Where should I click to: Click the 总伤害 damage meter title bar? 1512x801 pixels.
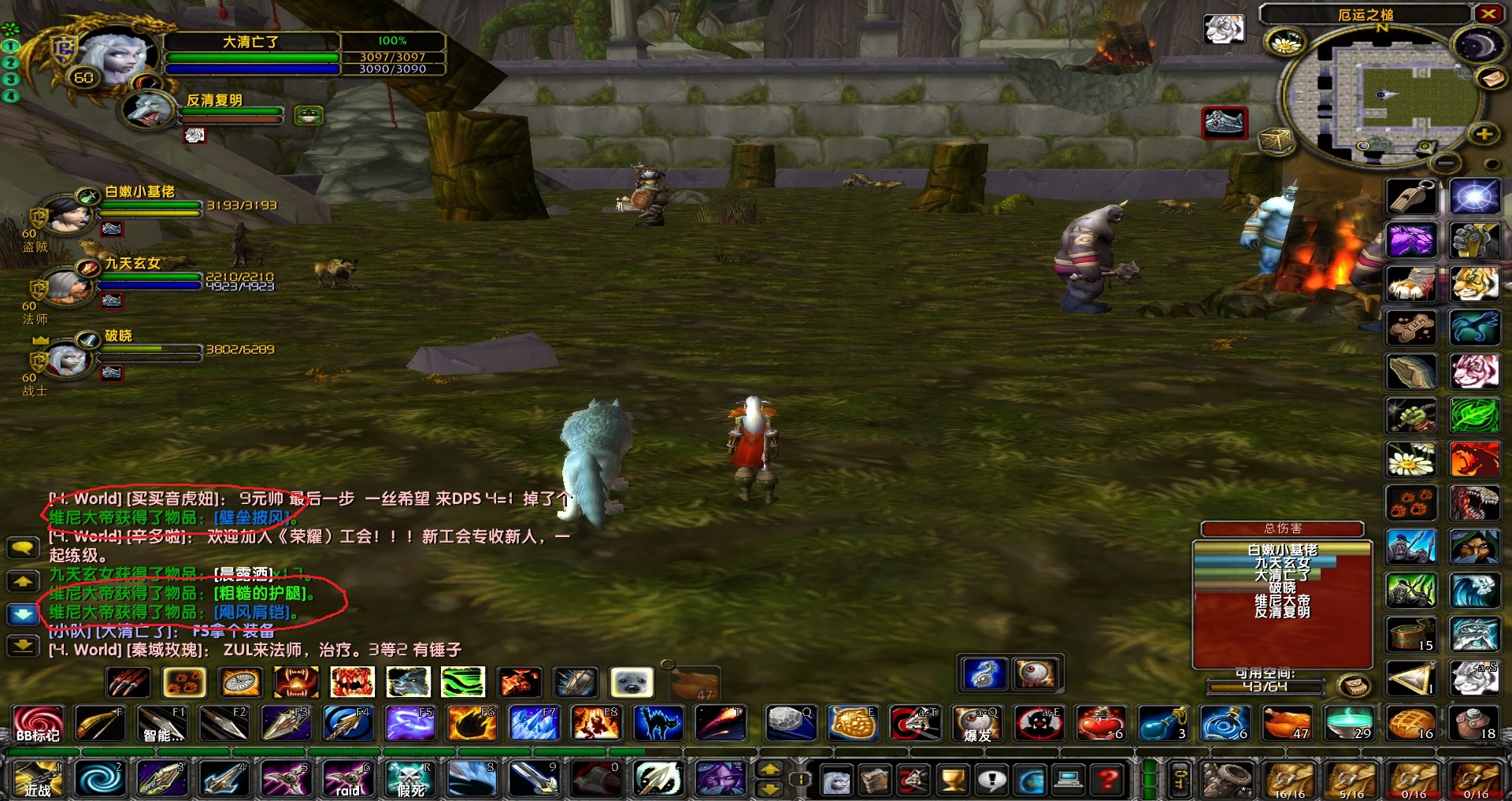[1281, 528]
